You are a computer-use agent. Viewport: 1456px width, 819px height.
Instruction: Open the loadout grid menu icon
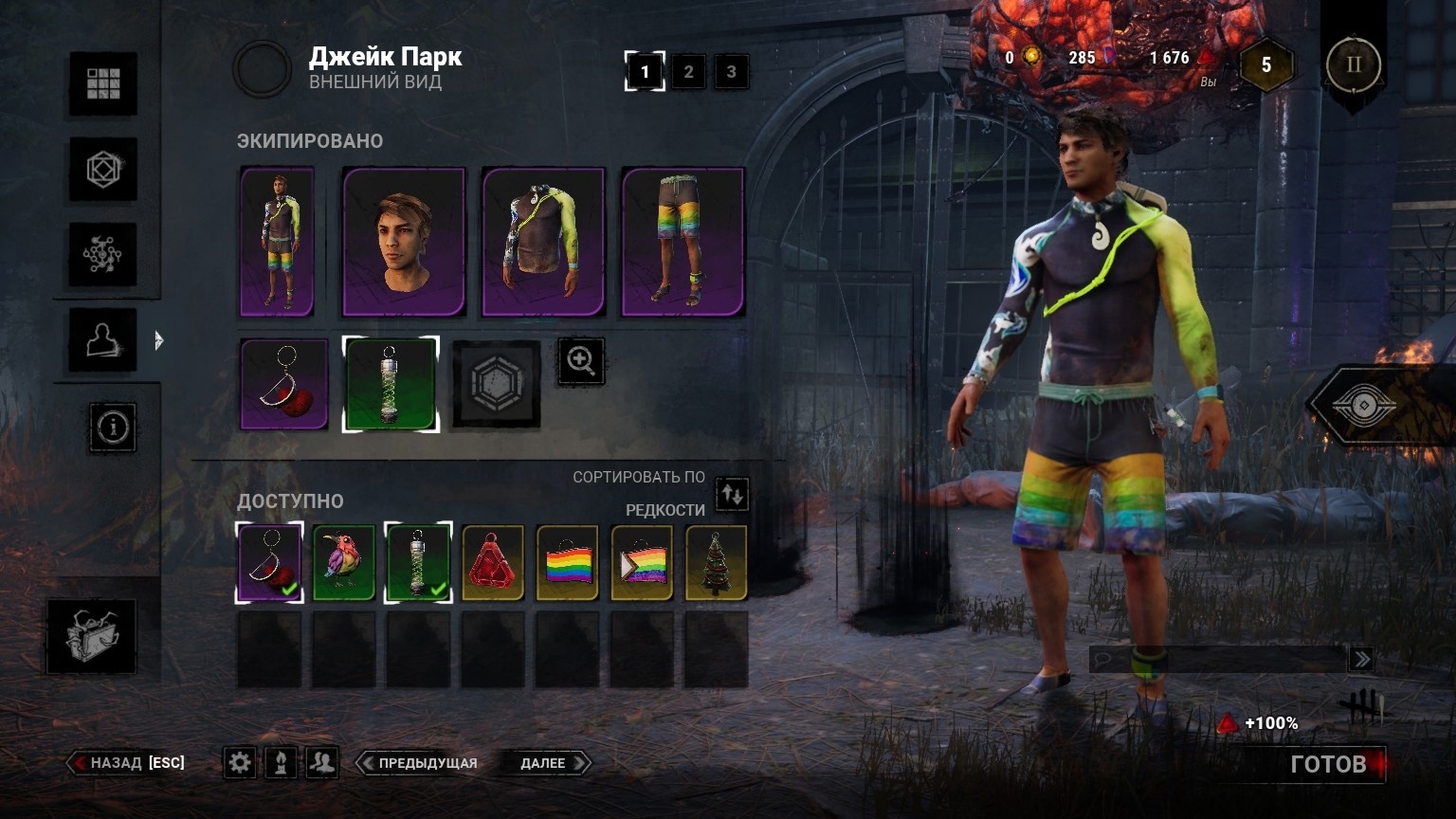(x=103, y=84)
